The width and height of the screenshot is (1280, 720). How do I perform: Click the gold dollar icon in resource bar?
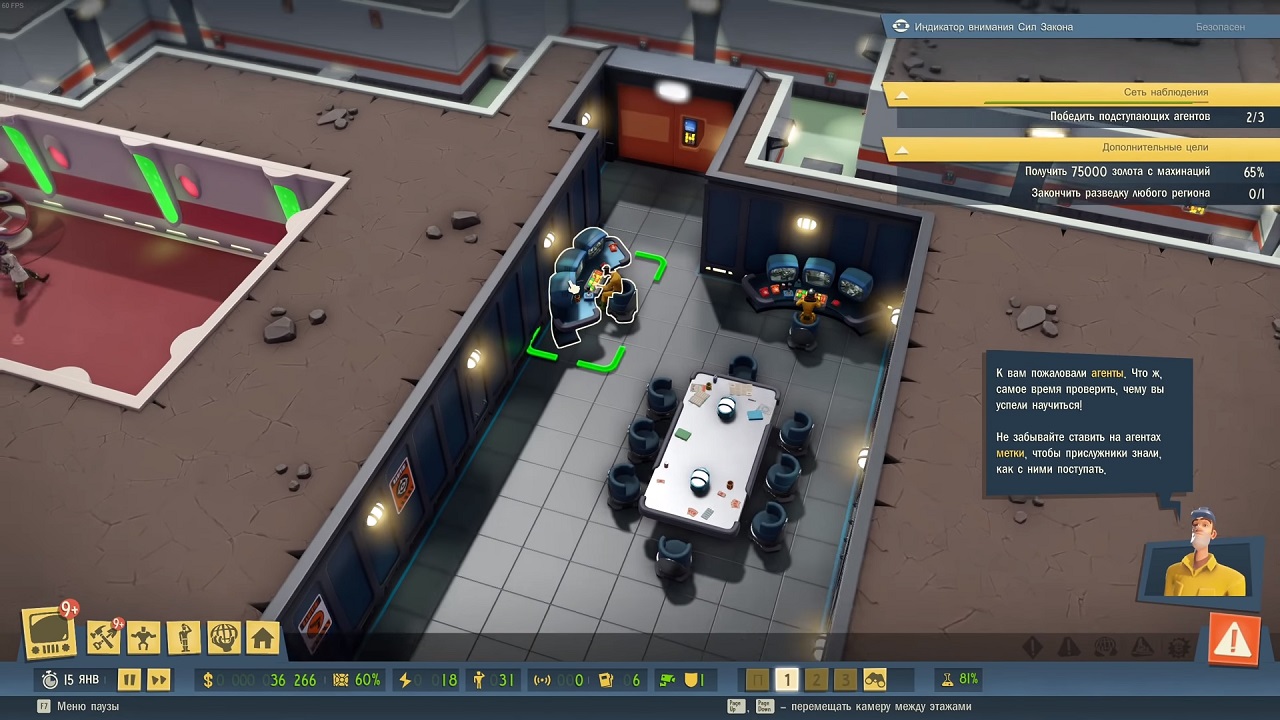click(x=208, y=679)
